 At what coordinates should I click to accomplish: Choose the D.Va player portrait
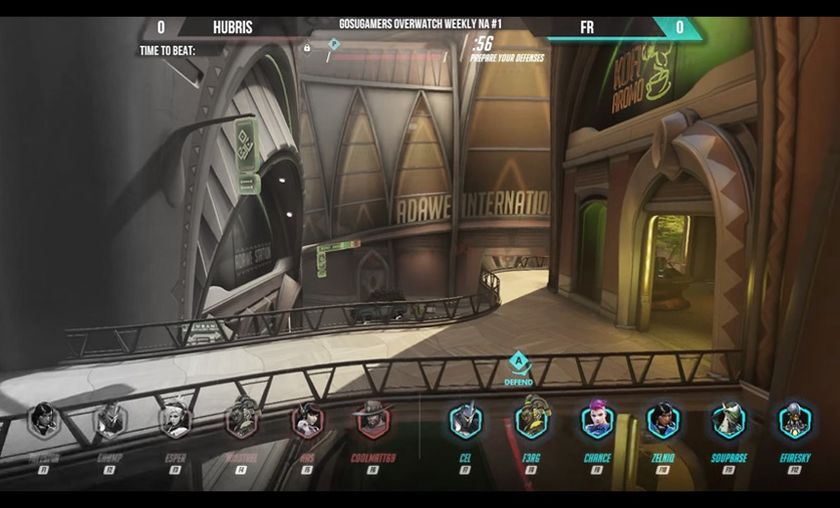[307, 420]
